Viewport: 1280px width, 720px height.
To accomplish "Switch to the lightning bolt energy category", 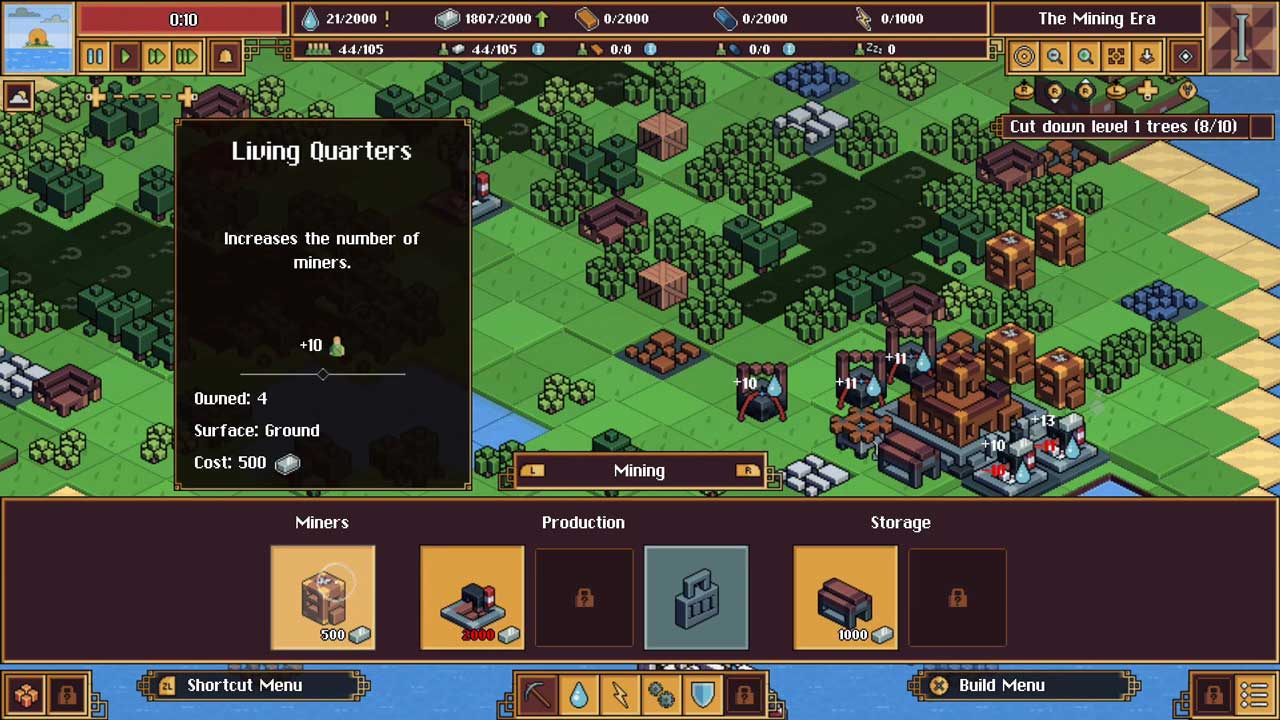I will tap(620, 693).
